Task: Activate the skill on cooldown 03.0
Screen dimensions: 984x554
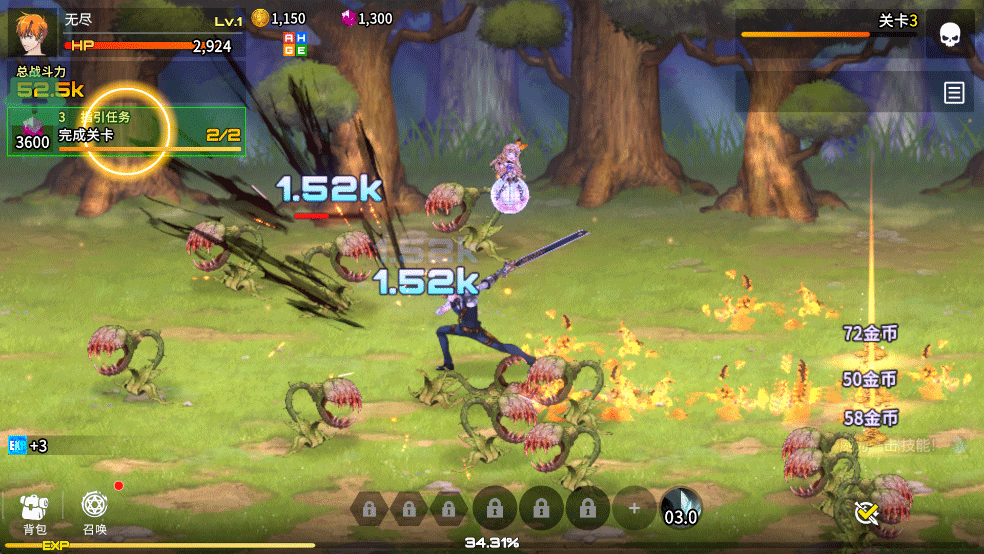Action: (x=681, y=508)
